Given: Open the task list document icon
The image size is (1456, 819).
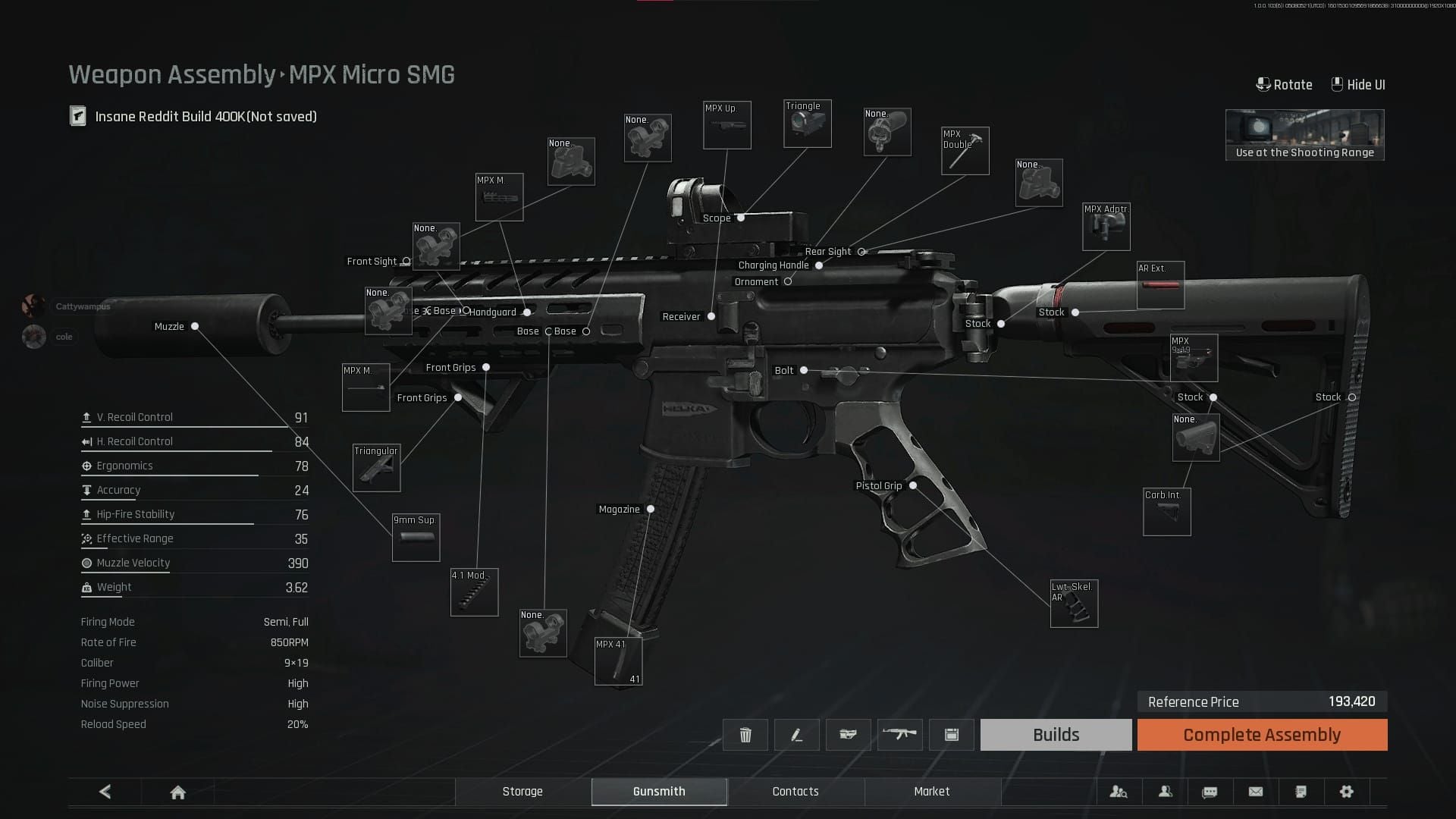Looking at the screenshot, I should 1301,792.
